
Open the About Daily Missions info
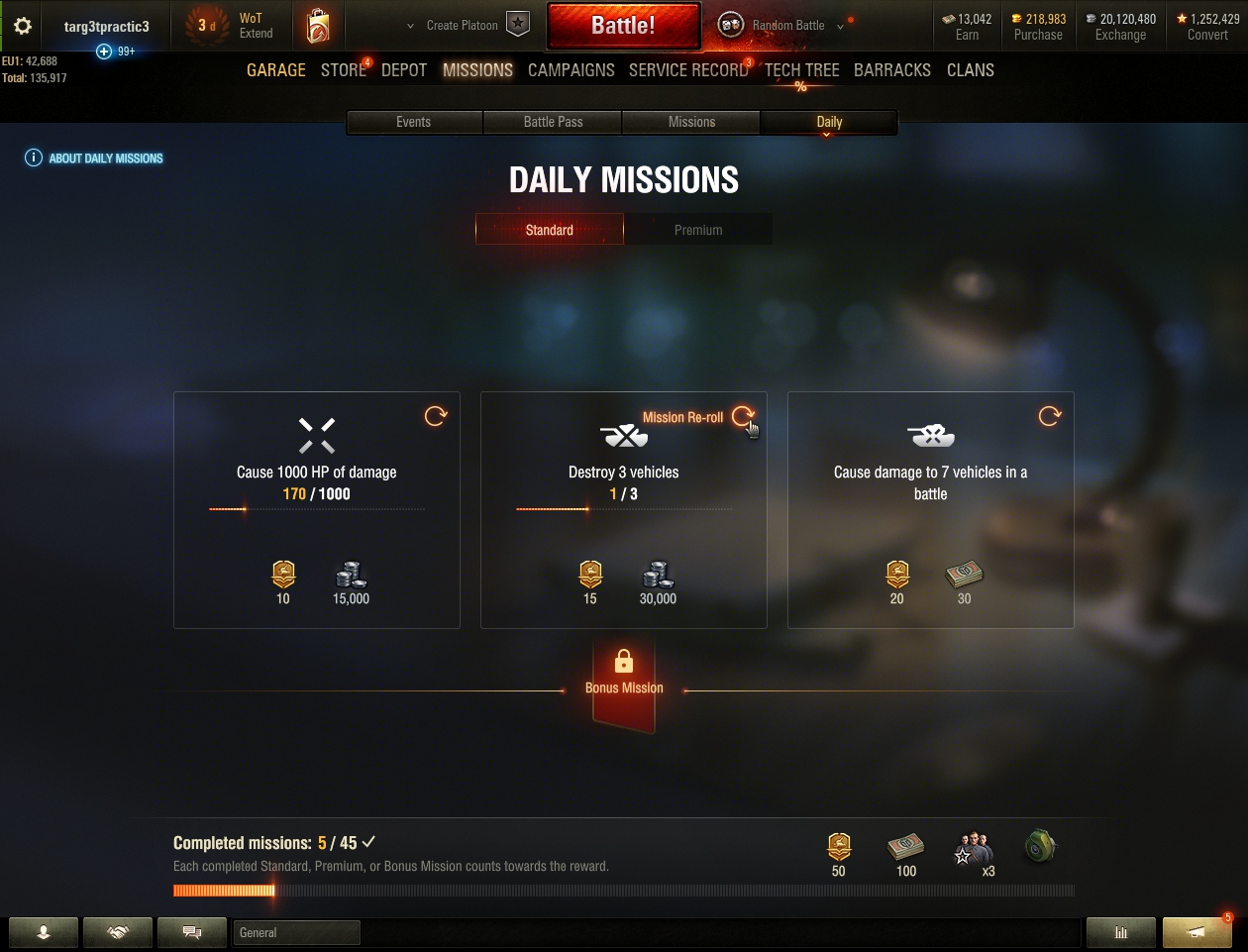pyautogui.click(x=95, y=159)
